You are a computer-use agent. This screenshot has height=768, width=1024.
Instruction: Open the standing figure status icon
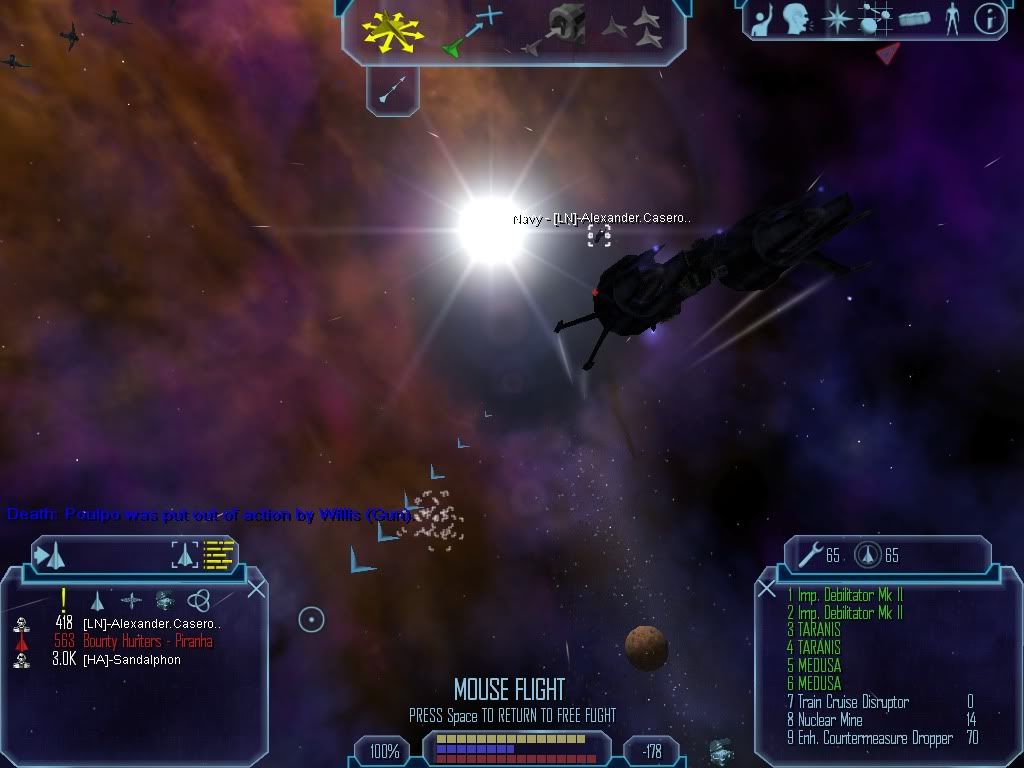point(952,19)
